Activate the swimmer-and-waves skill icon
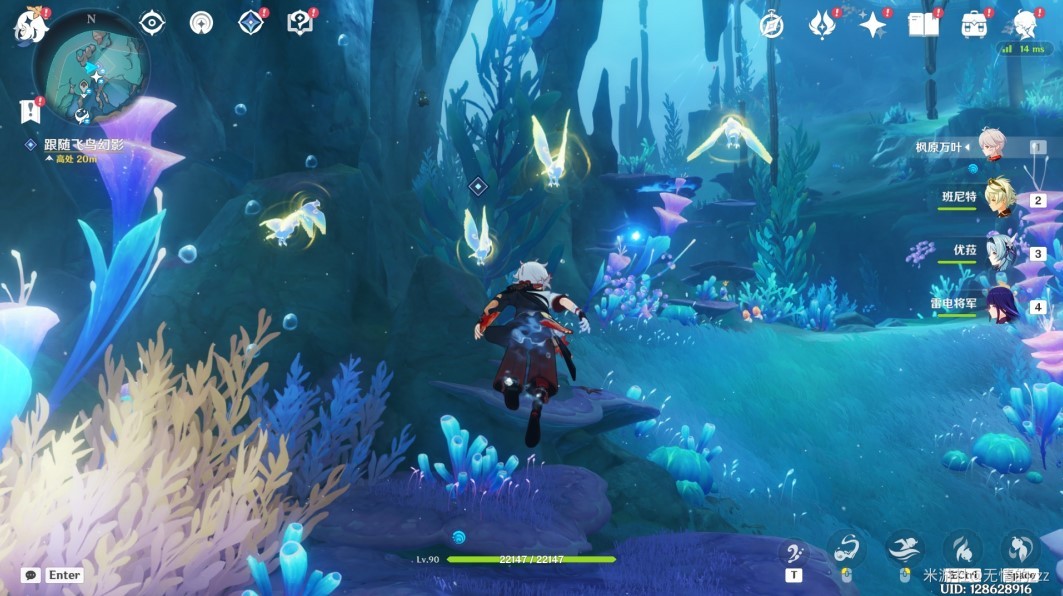 (903, 548)
